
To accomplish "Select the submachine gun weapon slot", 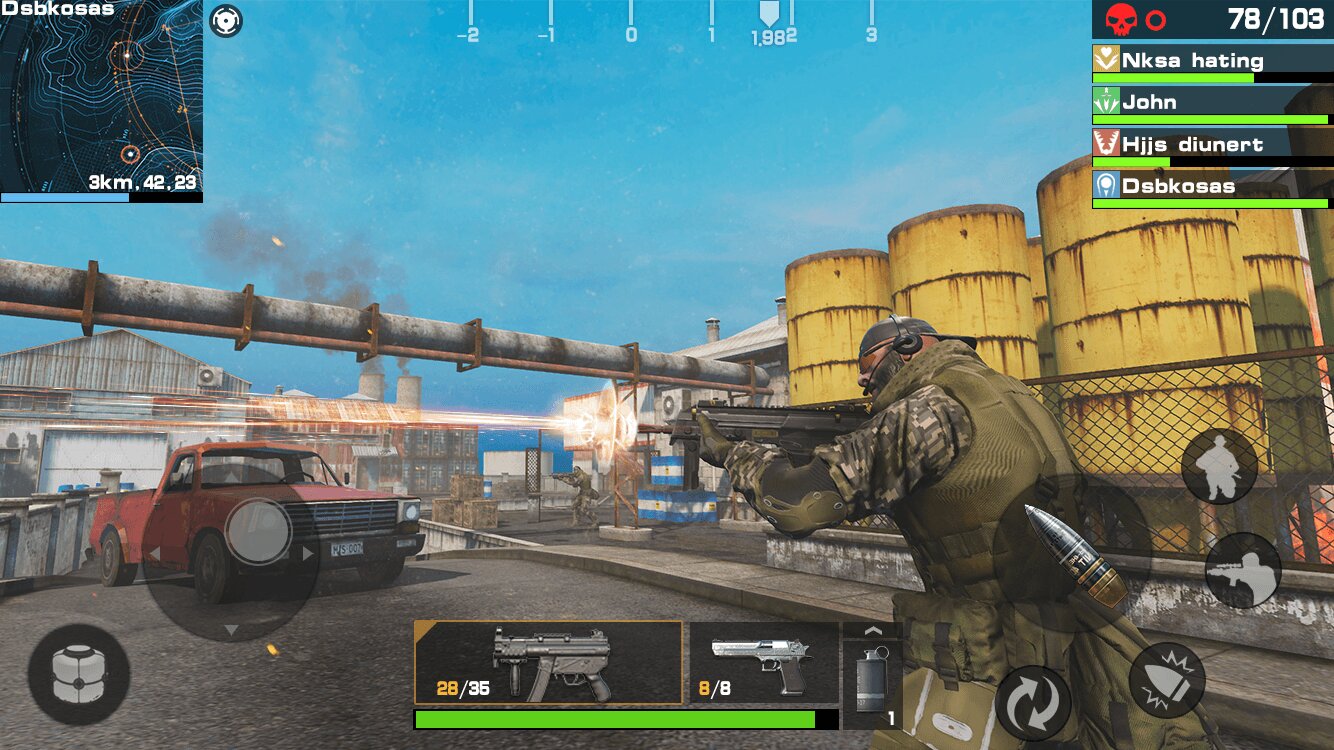I will (x=548, y=662).
